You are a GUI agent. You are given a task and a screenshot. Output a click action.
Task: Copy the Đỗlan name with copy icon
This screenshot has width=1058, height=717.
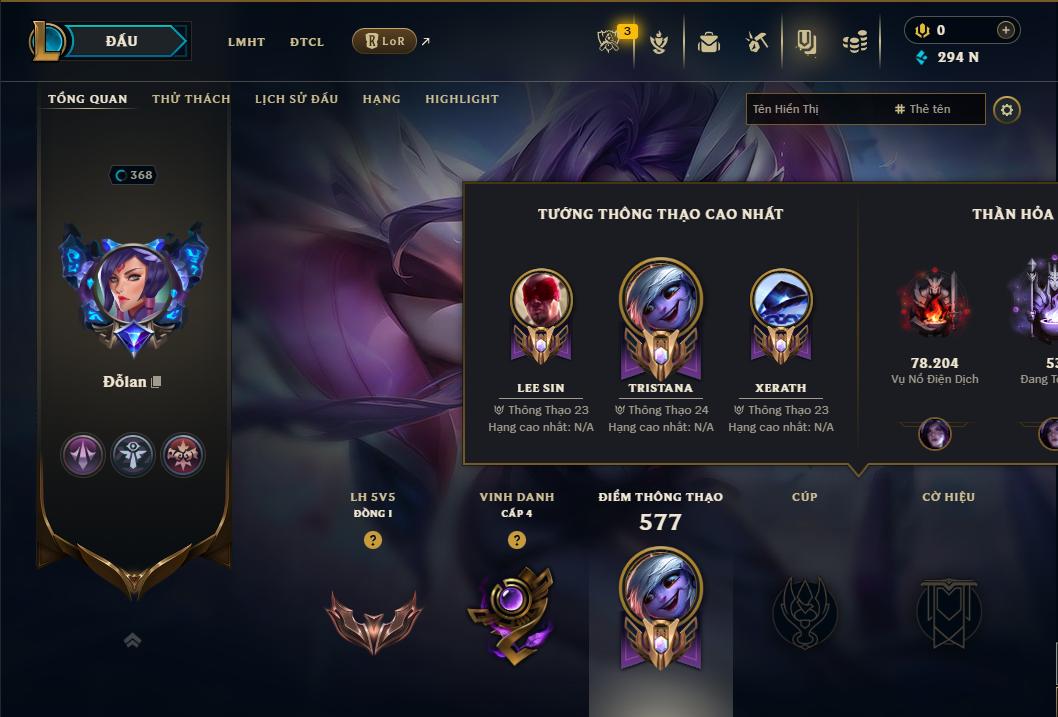click(x=156, y=382)
